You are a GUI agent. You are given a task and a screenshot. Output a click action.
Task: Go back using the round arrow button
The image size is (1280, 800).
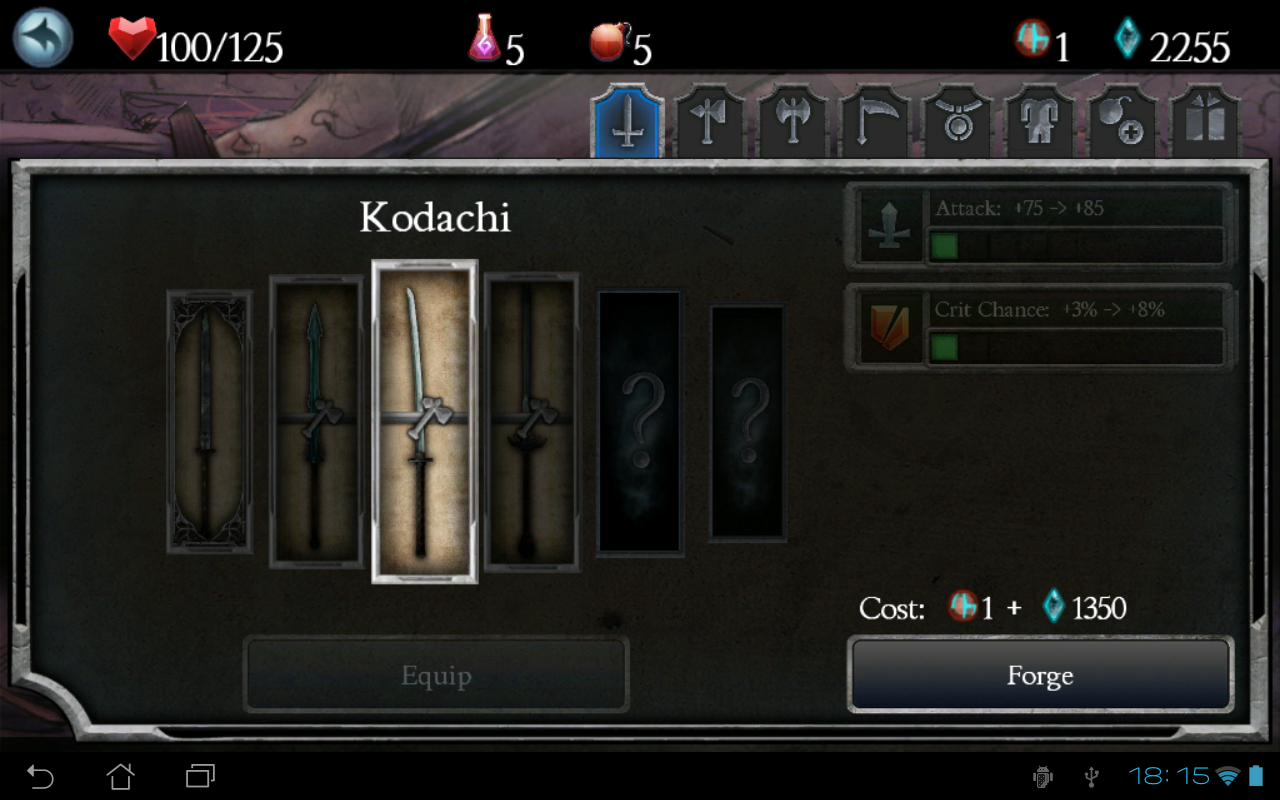coord(42,38)
